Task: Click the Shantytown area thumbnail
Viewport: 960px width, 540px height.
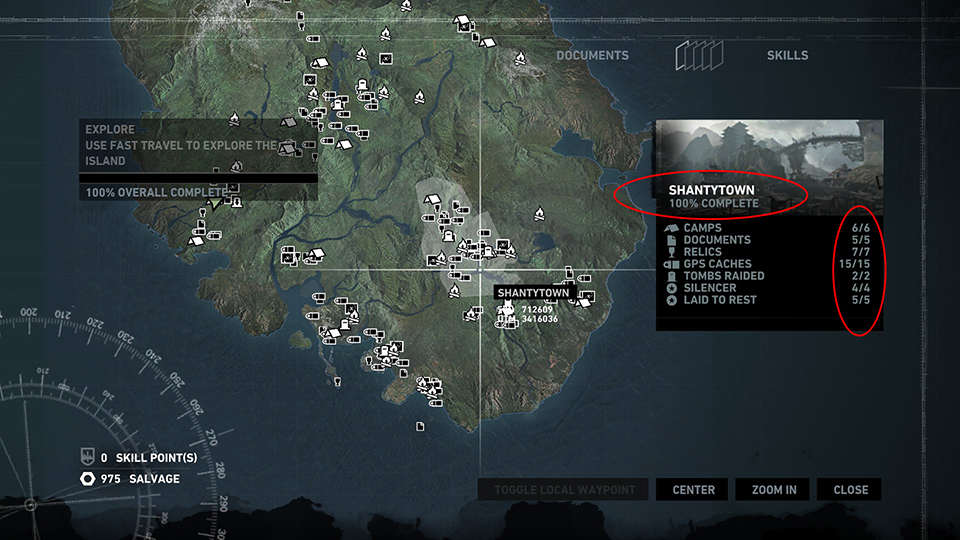Action: point(769,148)
